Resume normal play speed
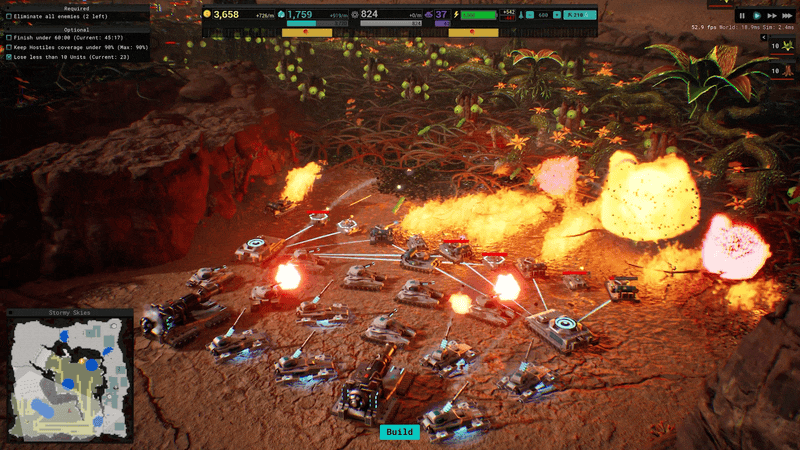This screenshot has height=450, width=800. pyautogui.click(x=758, y=16)
